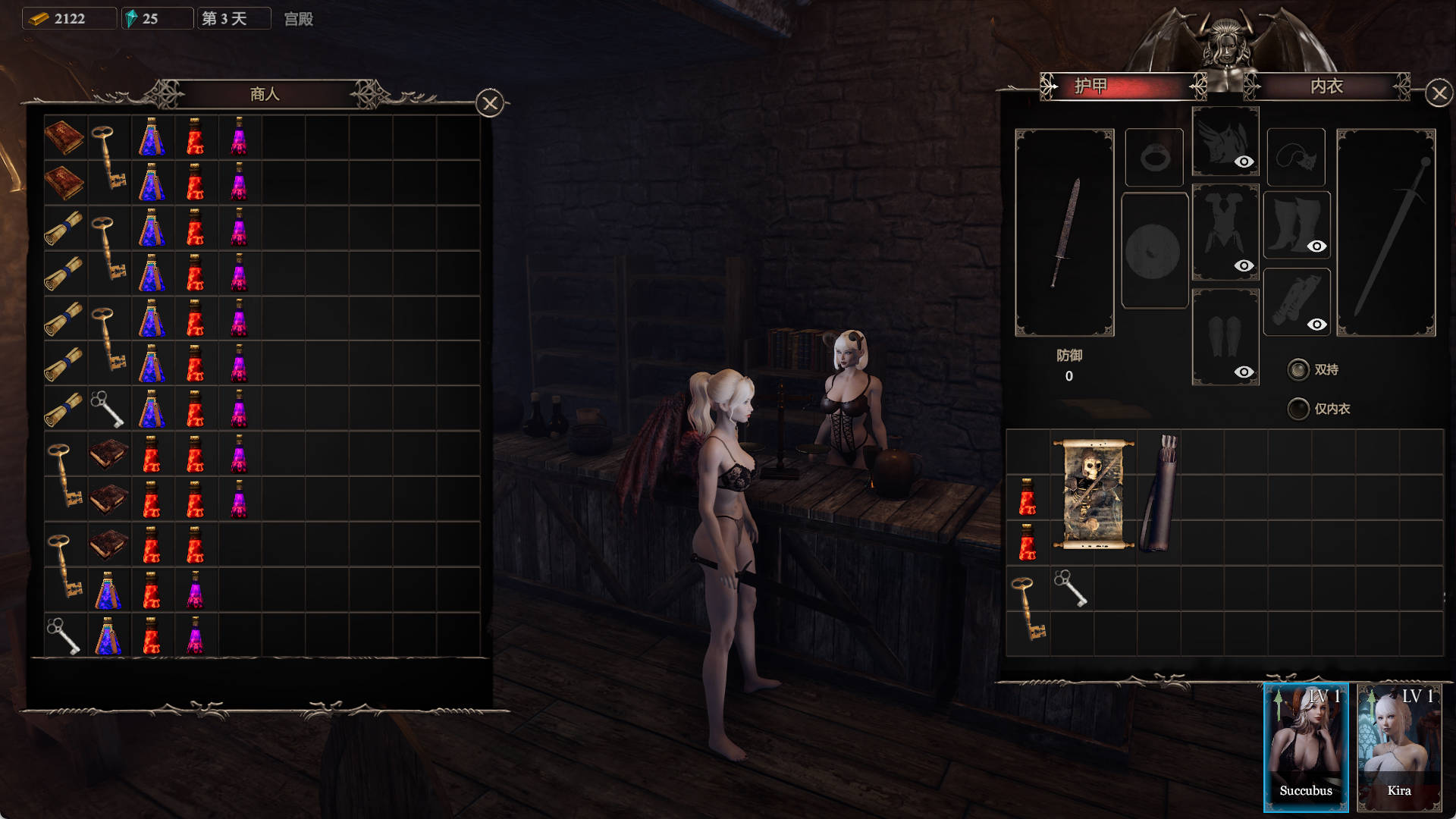Click the amulet equipment slot
The image size is (1456, 819).
click(x=1295, y=158)
